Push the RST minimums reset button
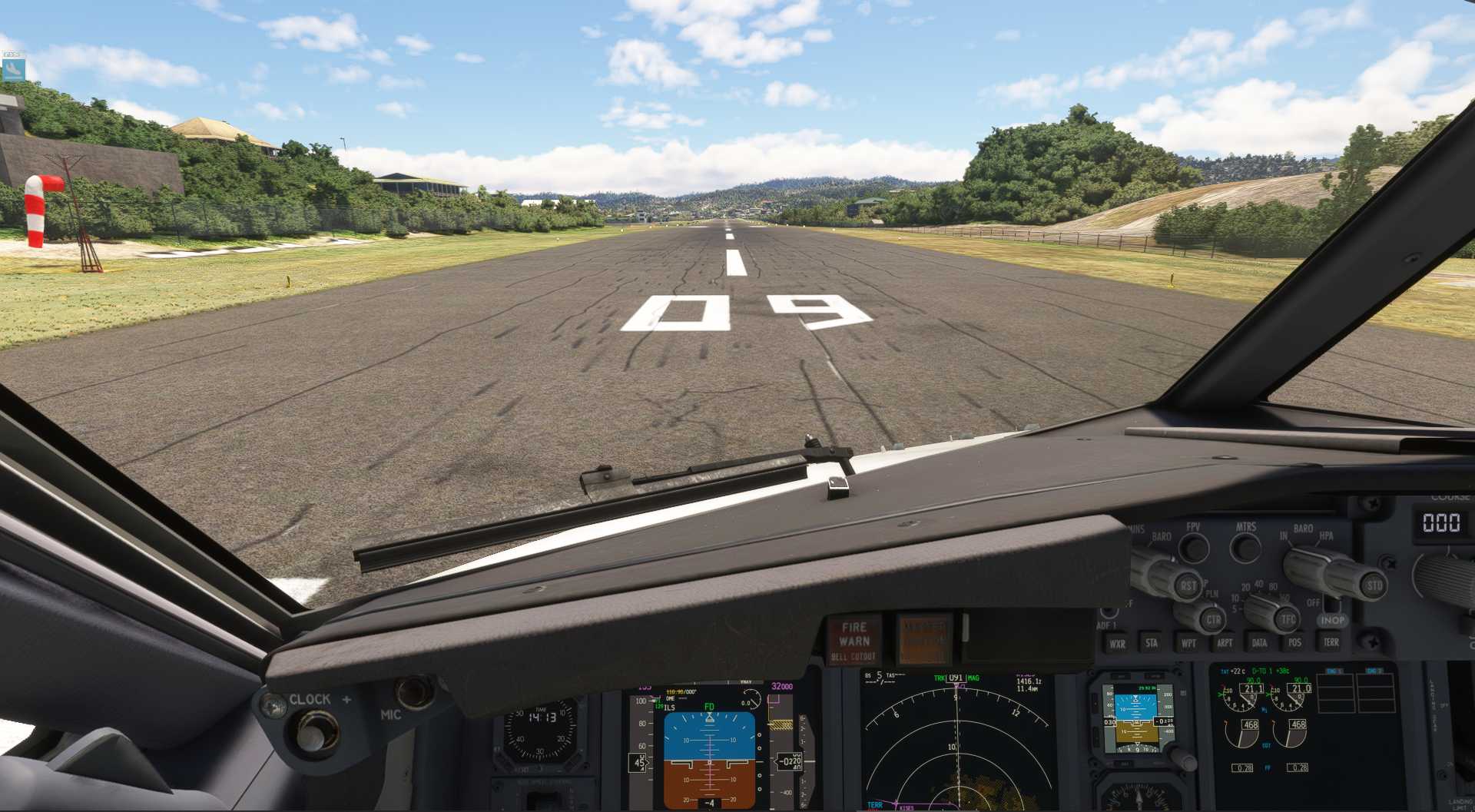Screen dimensions: 1475x812 (1188, 586)
